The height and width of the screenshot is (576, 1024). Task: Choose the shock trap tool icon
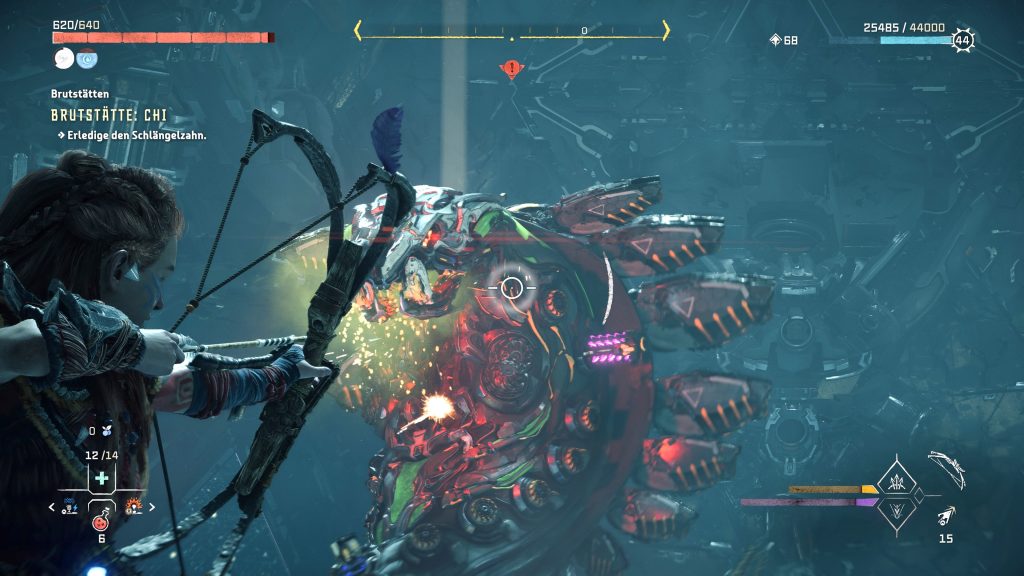click(x=70, y=507)
